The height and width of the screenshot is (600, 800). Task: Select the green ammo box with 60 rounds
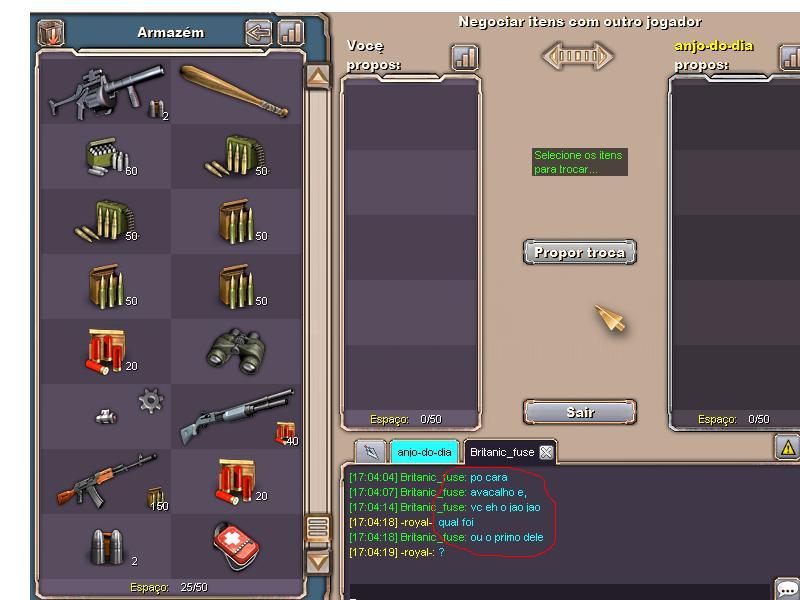106,156
